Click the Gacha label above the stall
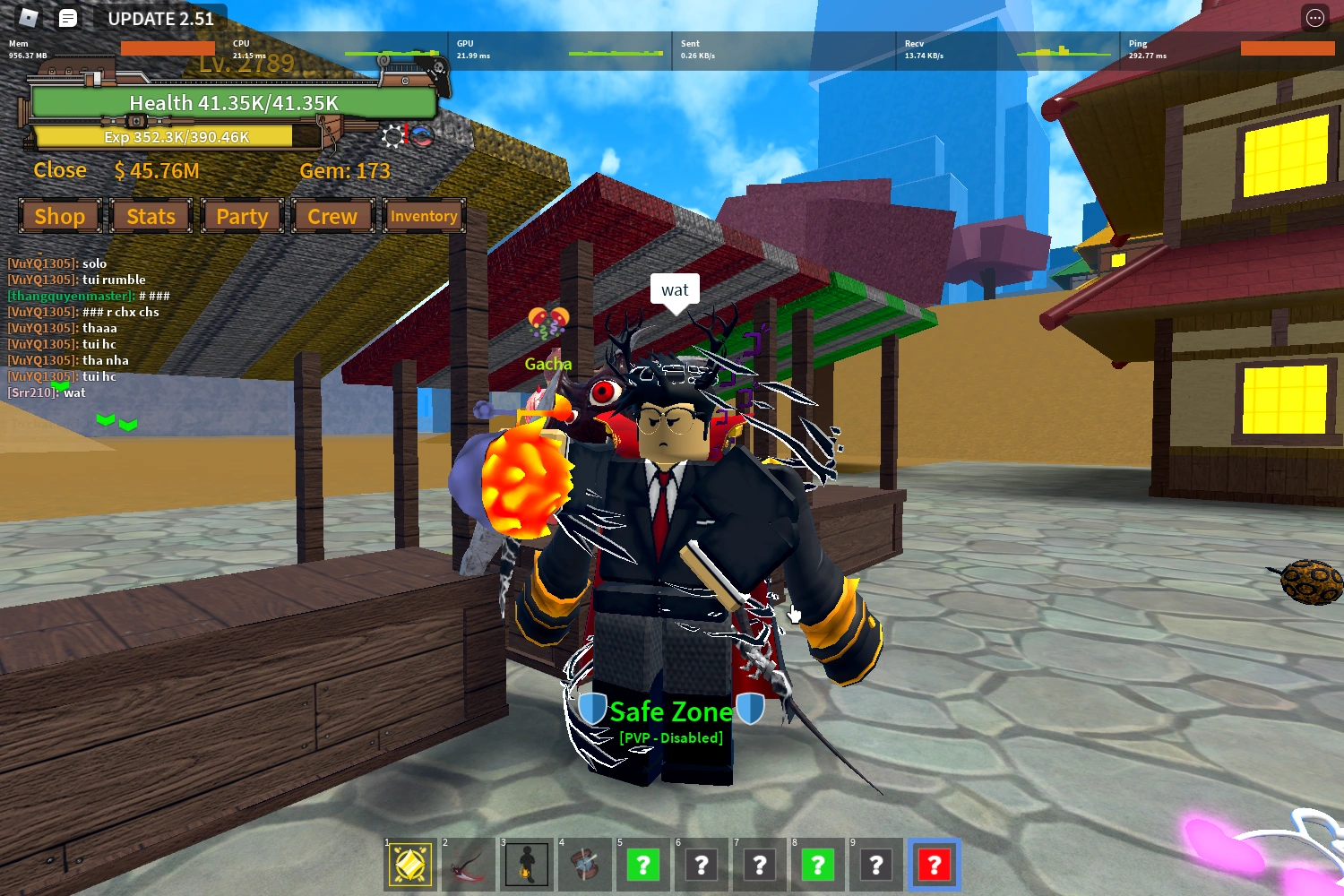 click(548, 364)
